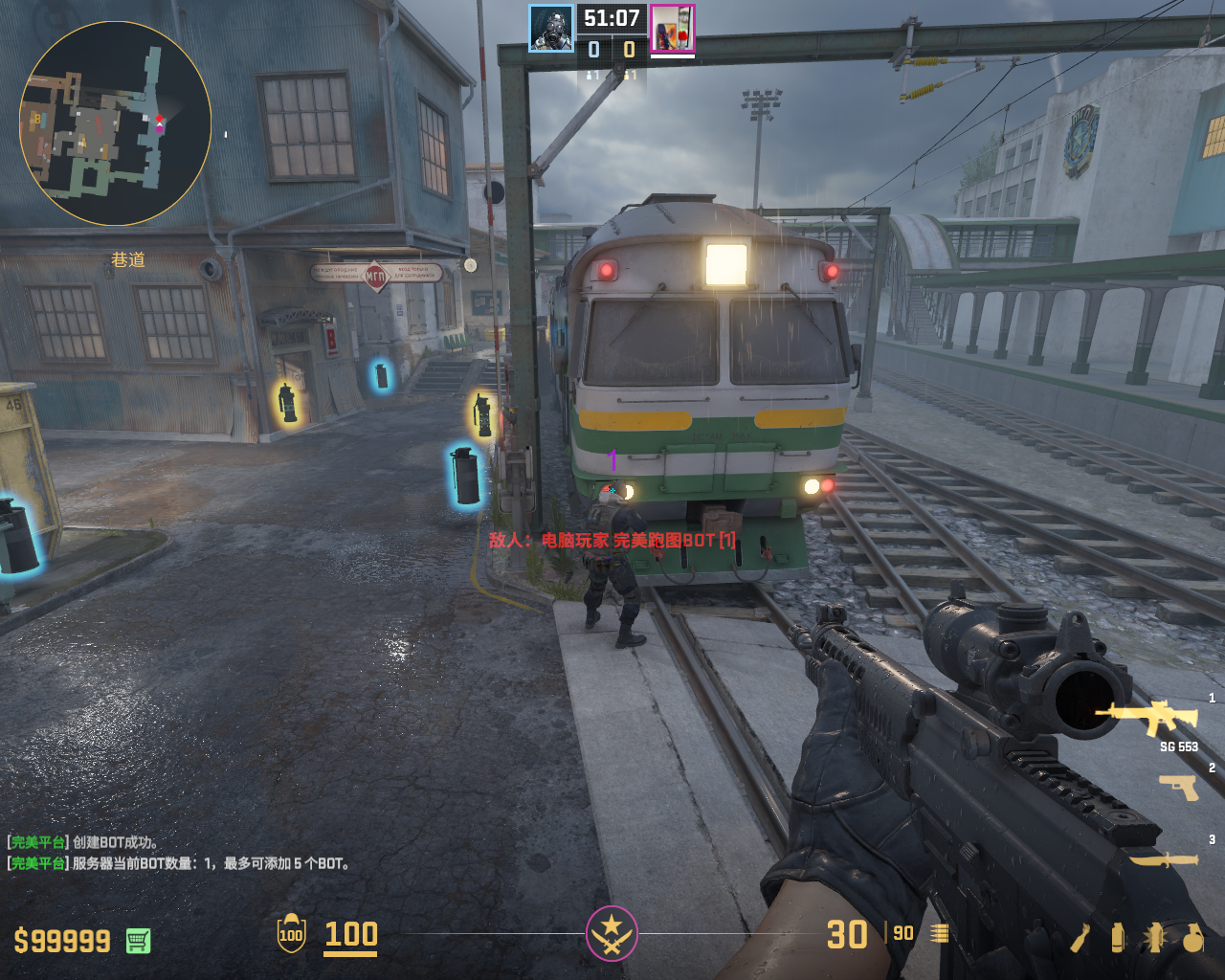Viewport: 1225px width, 980px height.
Task: Select the molotov grenade icon
Action: pos(1080,938)
